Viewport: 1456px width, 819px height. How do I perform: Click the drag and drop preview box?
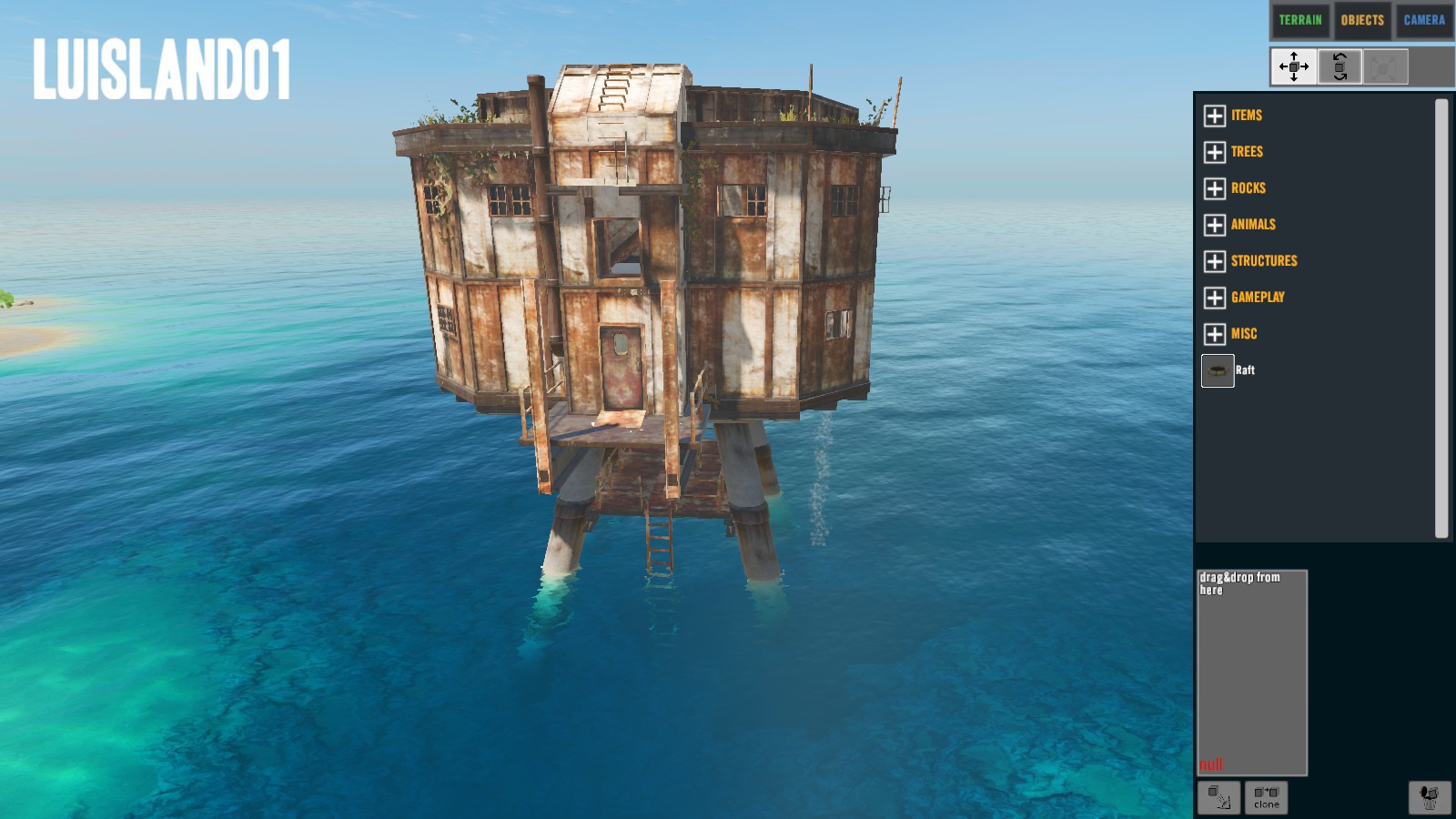click(1251, 672)
